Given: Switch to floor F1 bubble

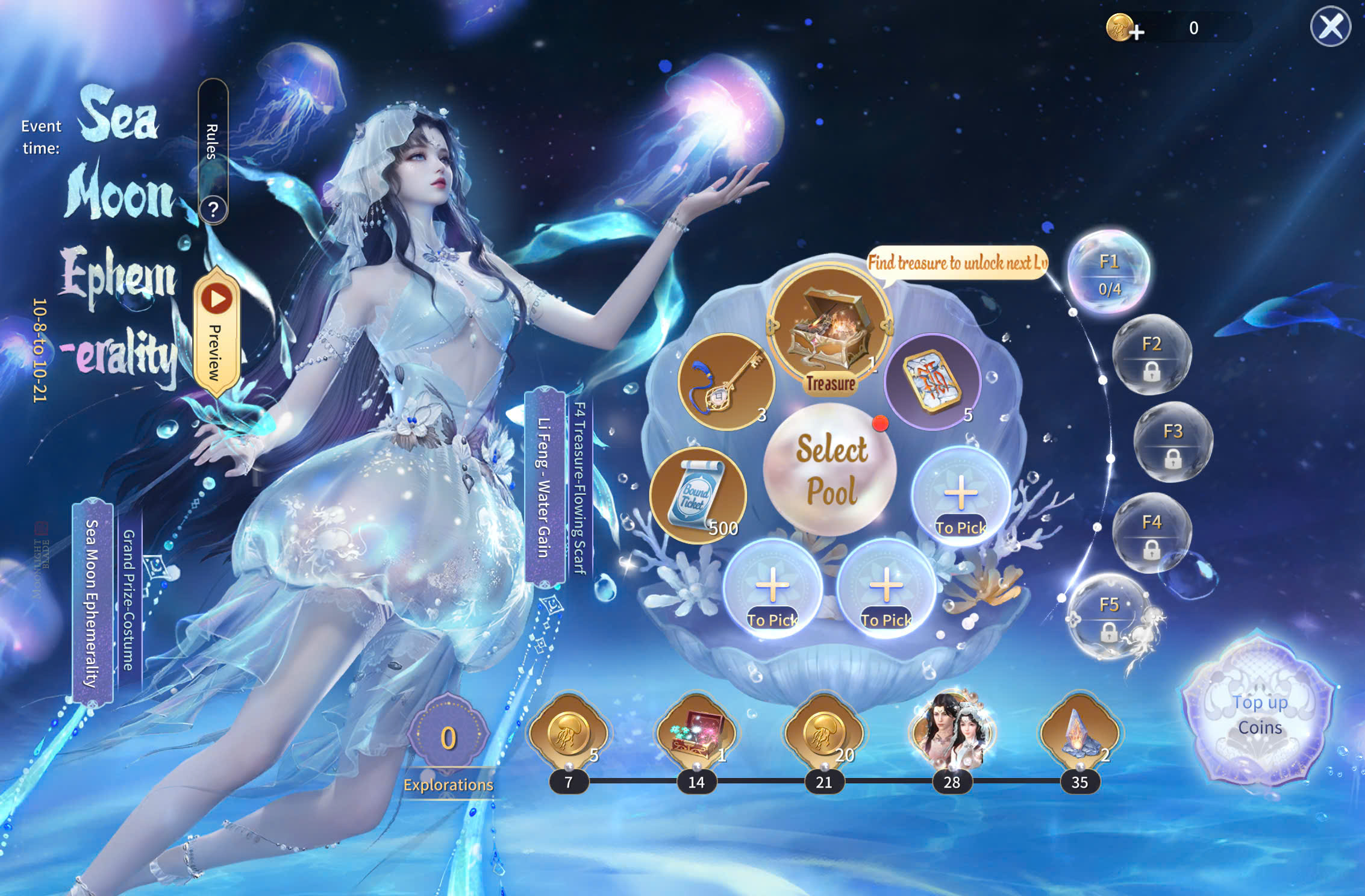Looking at the screenshot, I should [x=1109, y=273].
